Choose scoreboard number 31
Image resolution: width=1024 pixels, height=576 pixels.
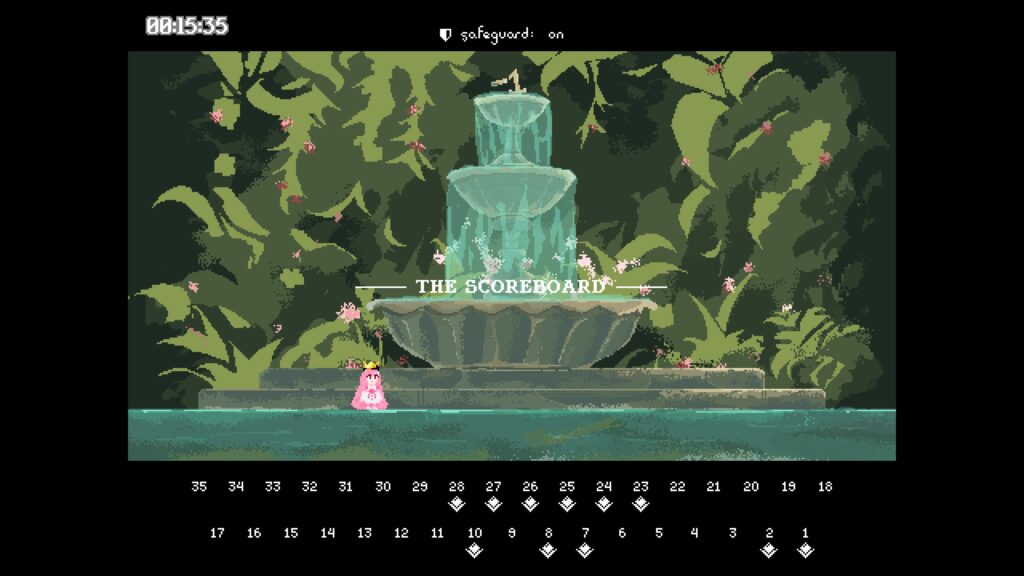point(346,487)
